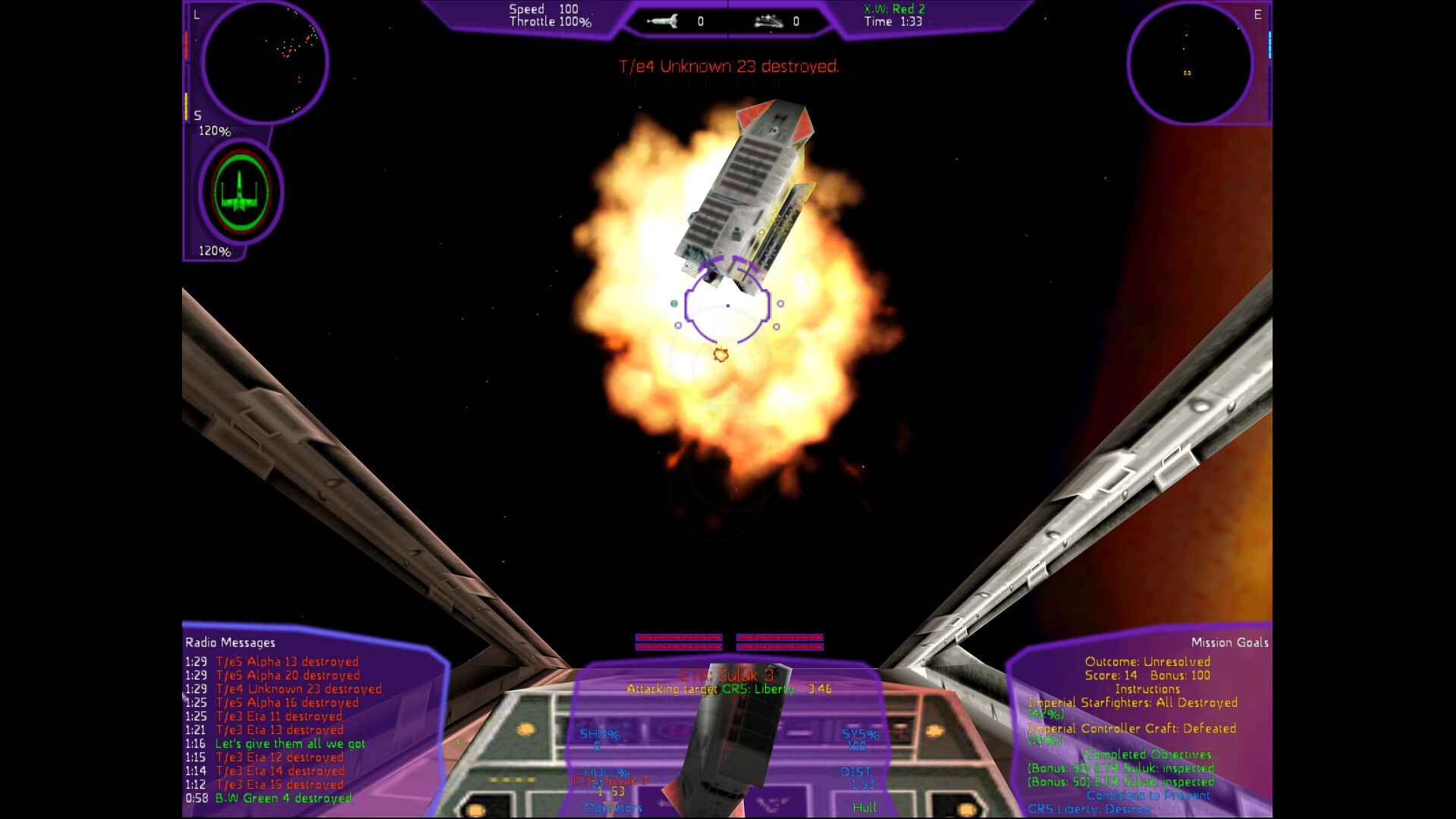Expand the Radio Messages panel
Screen dimensions: 1456x819
tap(229, 642)
